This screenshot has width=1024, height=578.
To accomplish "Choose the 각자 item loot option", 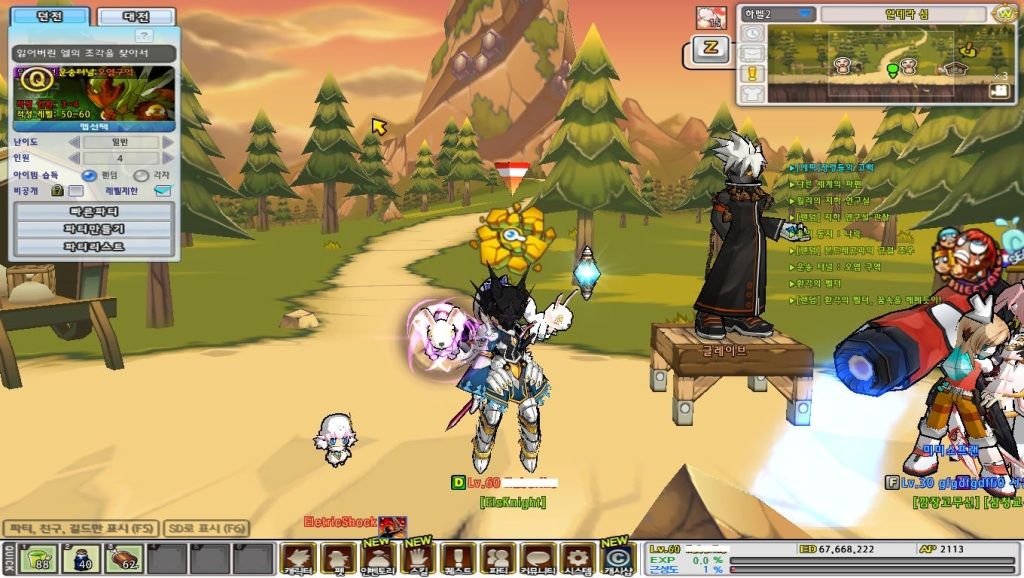I will coord(141,175).
